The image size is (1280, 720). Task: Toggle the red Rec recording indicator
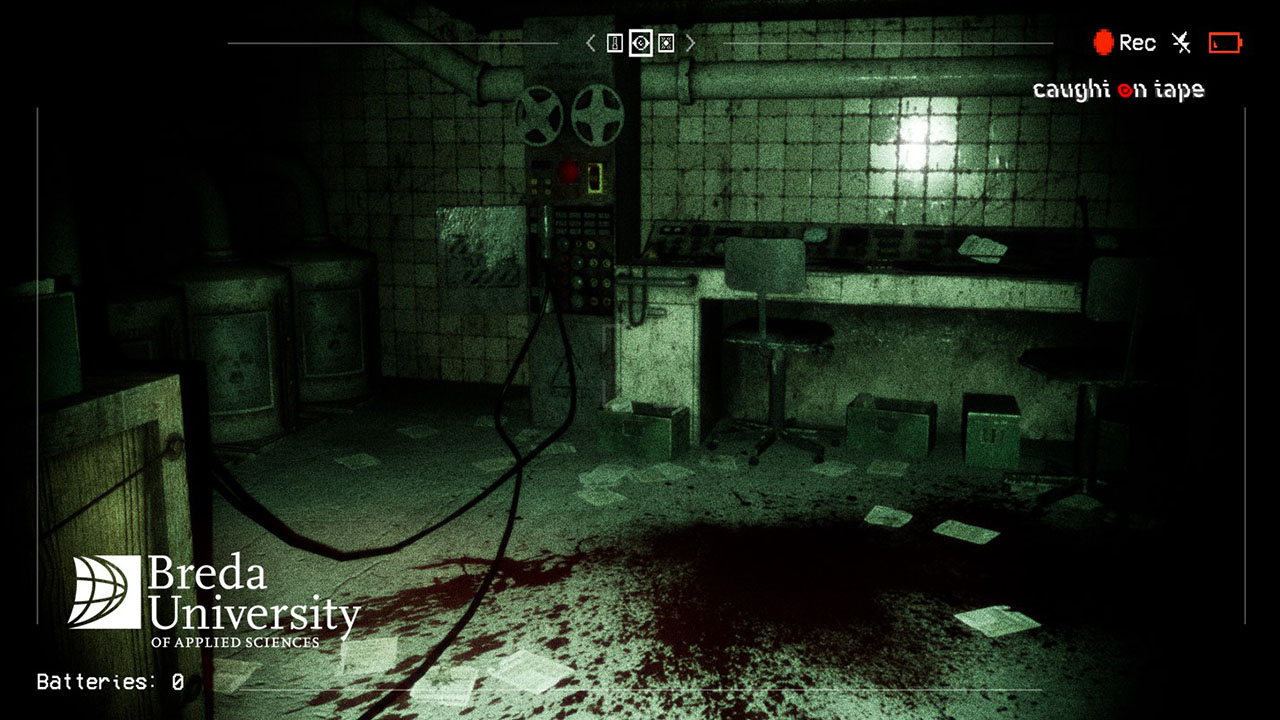click(1124, 42)
